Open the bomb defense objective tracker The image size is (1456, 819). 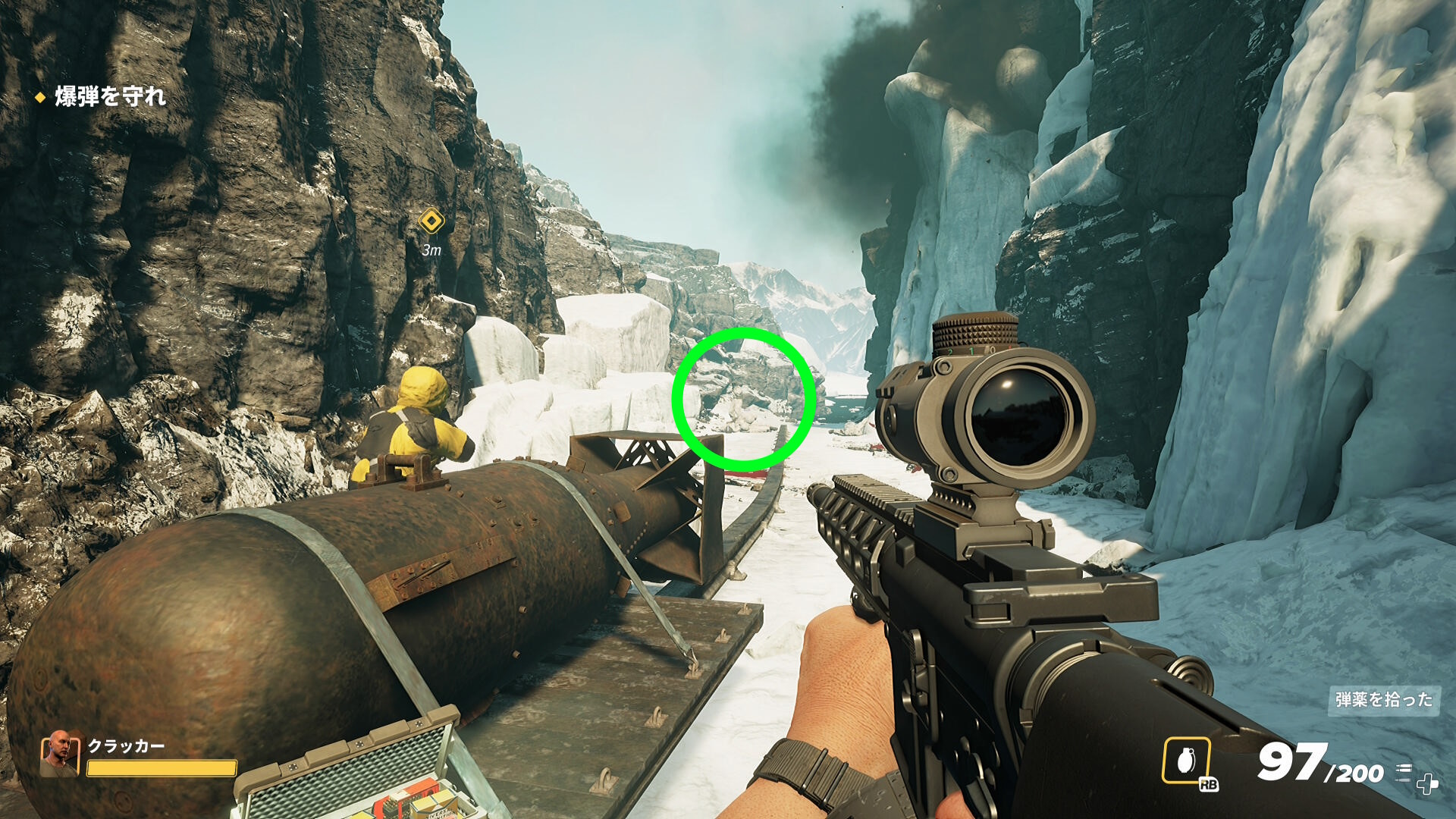(109, 97)
